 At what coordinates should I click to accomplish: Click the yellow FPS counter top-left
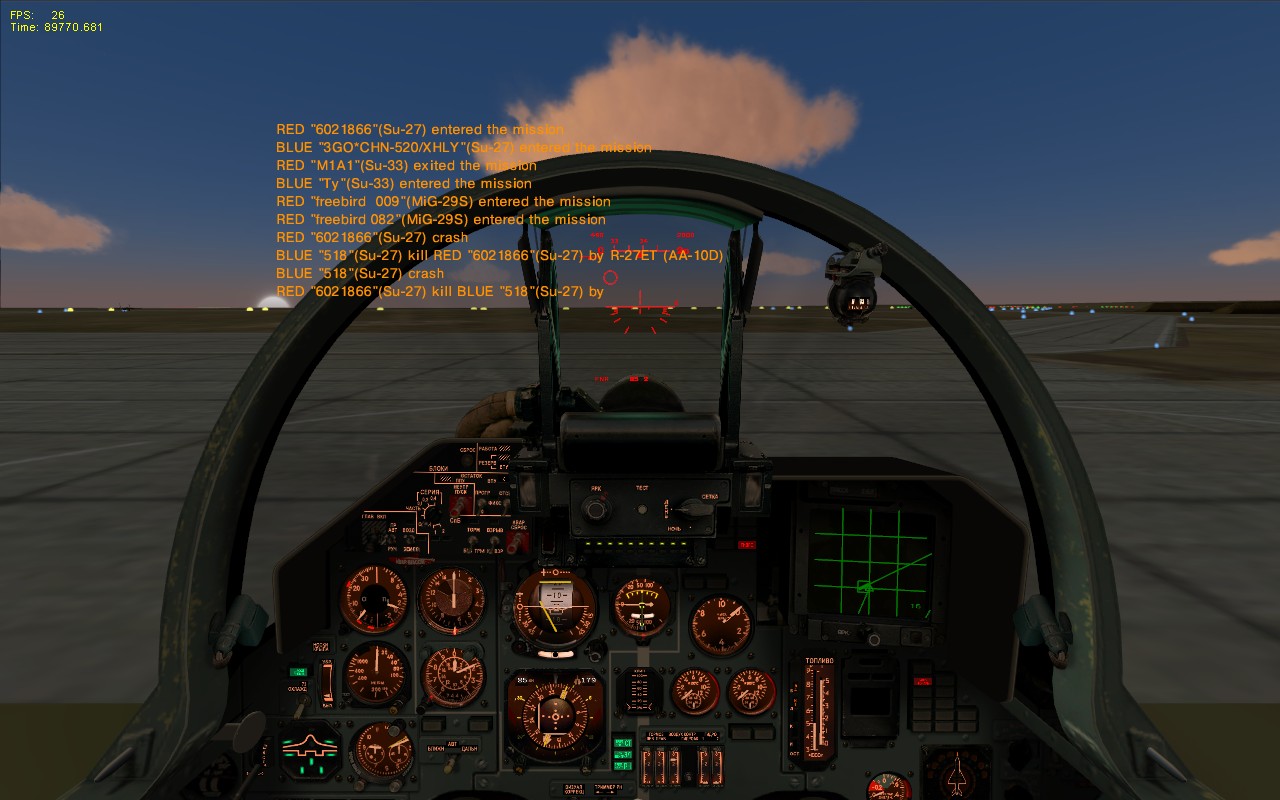(28, 15)
